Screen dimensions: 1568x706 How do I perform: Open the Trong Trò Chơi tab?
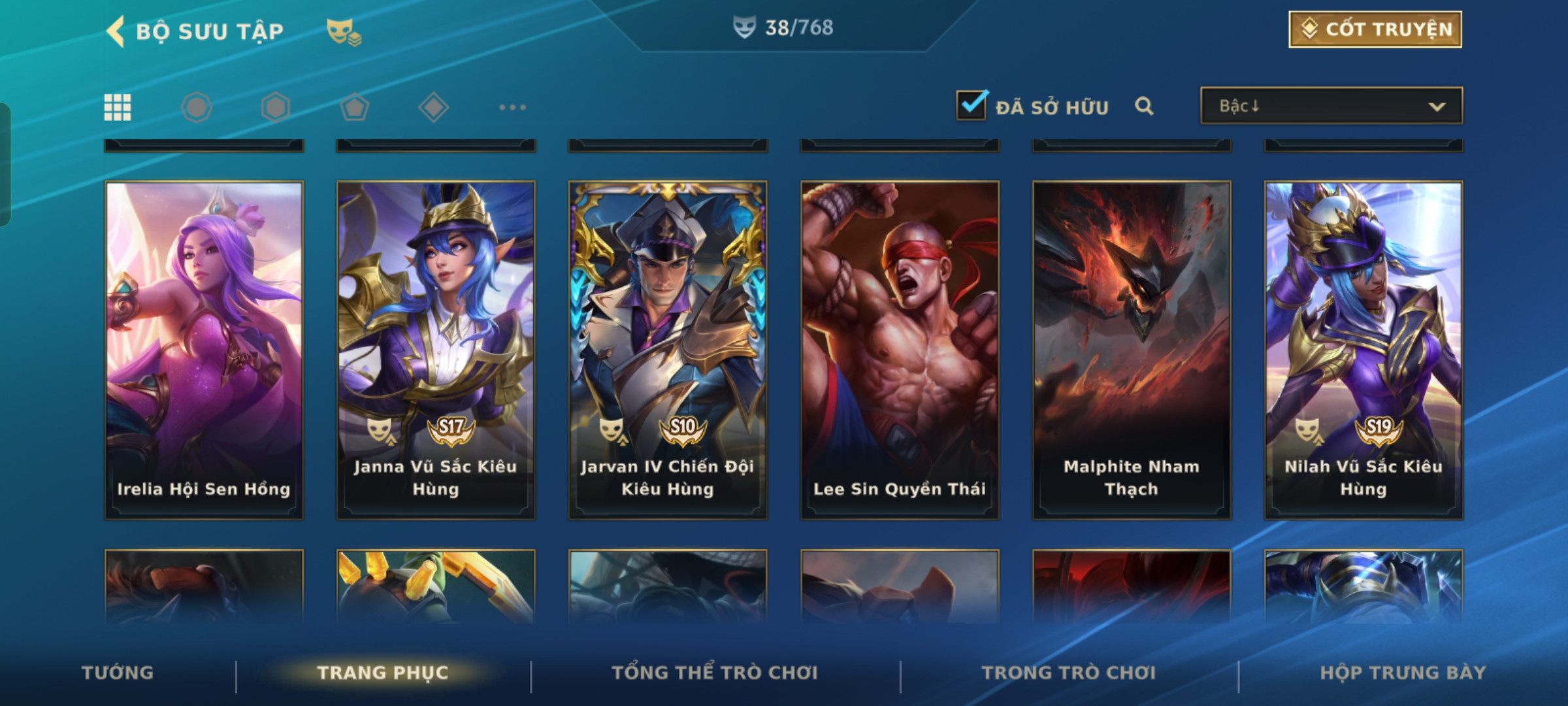coord(1069,673)
